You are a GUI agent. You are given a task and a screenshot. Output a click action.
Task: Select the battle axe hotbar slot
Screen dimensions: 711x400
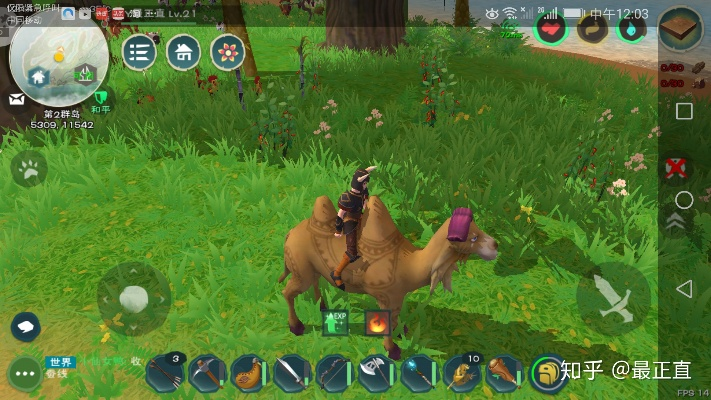point(375,373)
